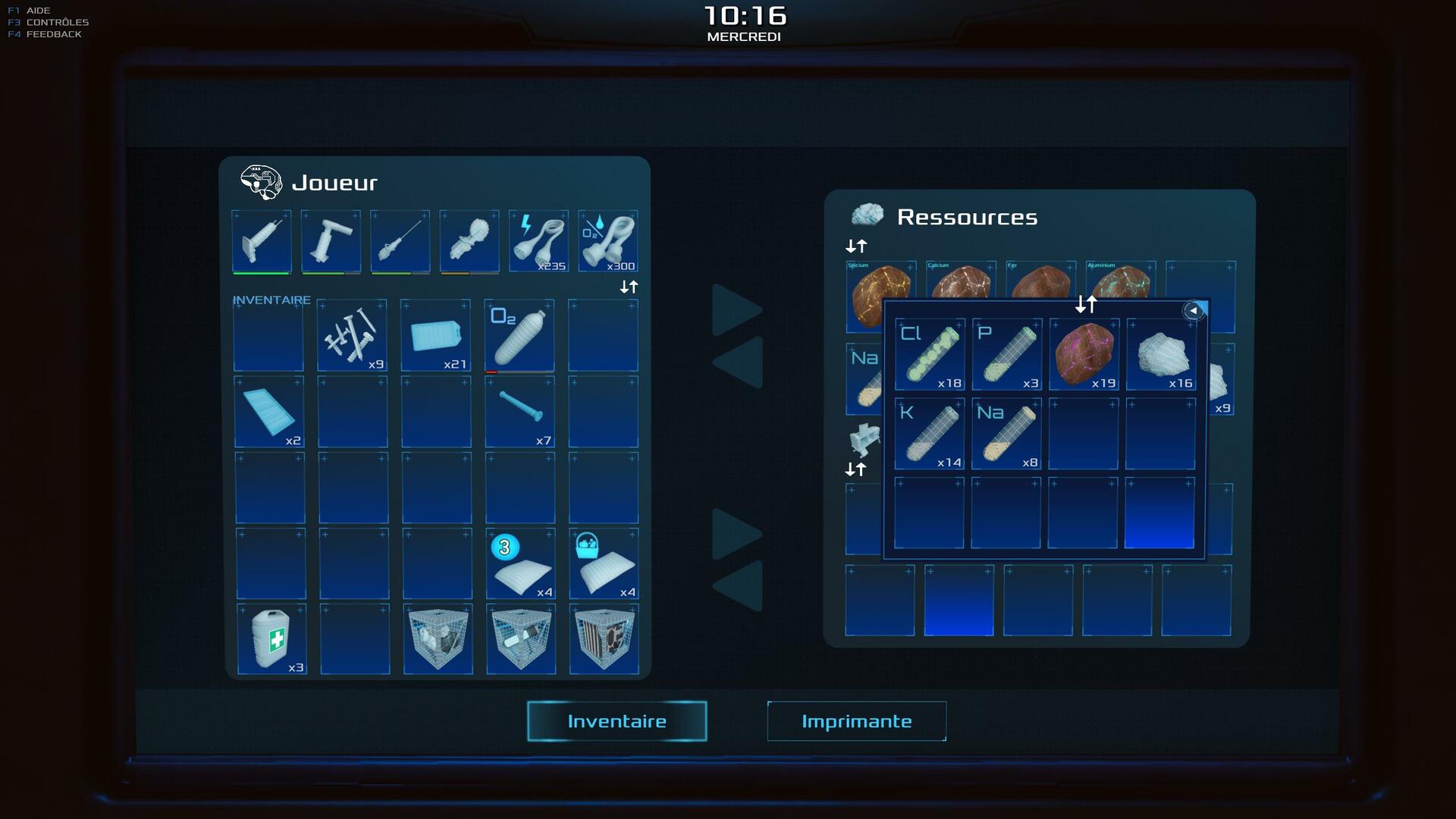Close the popup with the round arrow button
1456x819 pixels.
tap(1193, 310)
